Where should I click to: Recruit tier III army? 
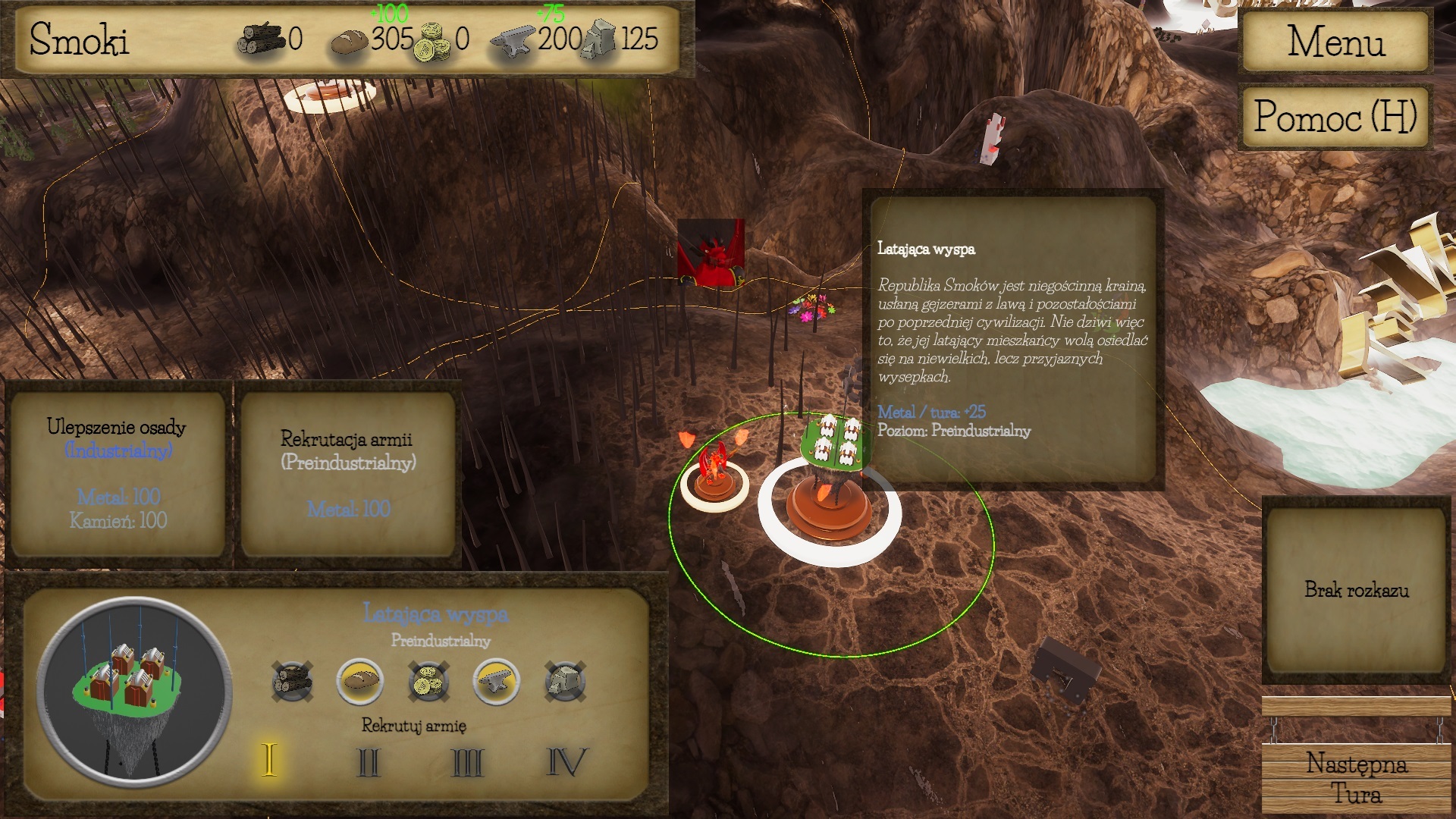click(x=467, y=761)
